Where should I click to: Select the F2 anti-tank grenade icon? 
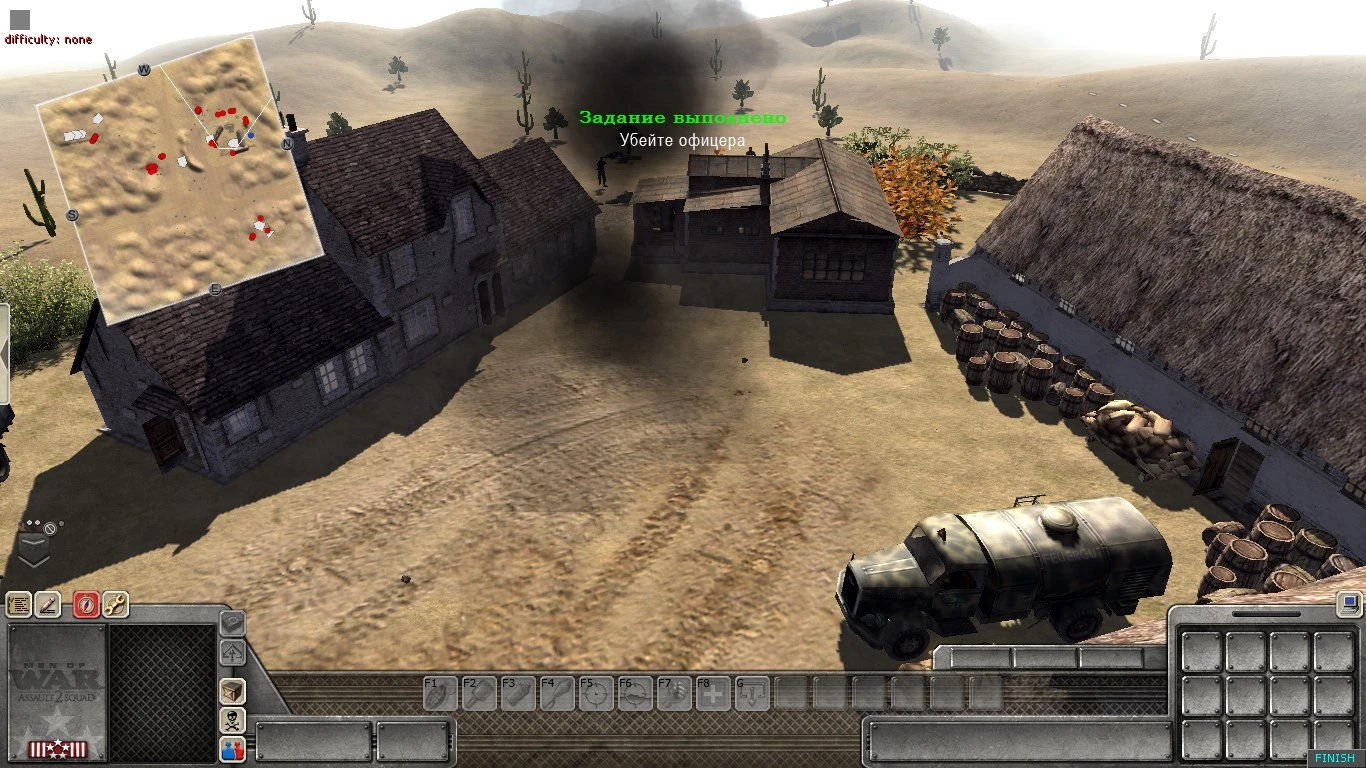click(479, 692)
